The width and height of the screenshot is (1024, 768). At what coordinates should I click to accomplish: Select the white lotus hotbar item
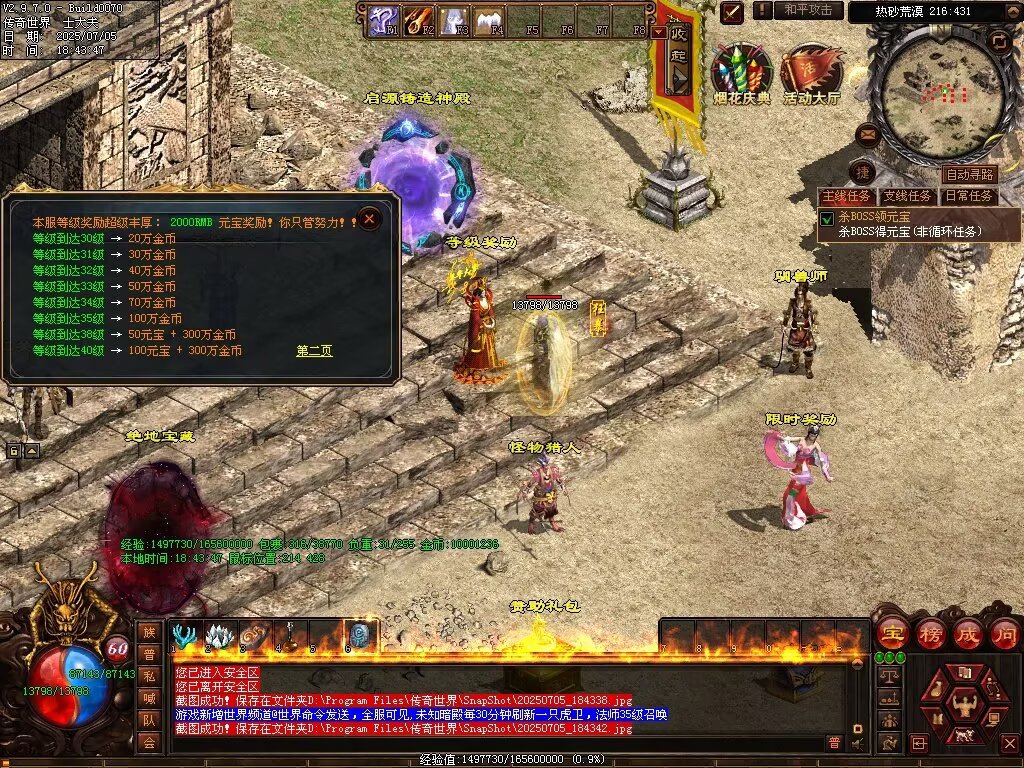(219, 636)
